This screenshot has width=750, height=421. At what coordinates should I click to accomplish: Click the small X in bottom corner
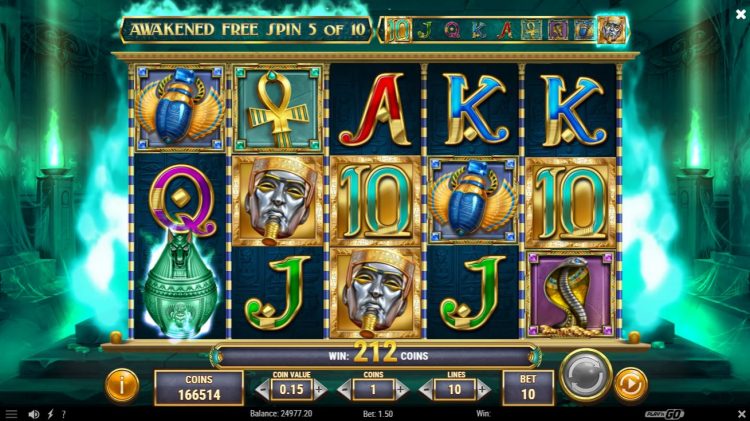(740, 413)
